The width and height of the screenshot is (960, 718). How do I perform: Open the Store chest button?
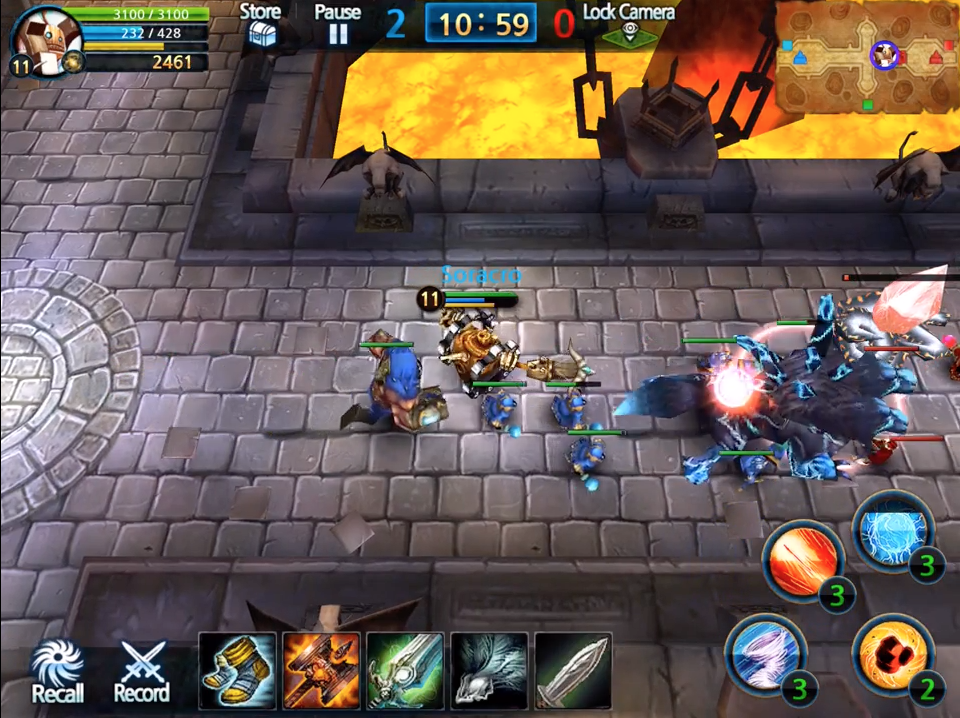[260, 24]
